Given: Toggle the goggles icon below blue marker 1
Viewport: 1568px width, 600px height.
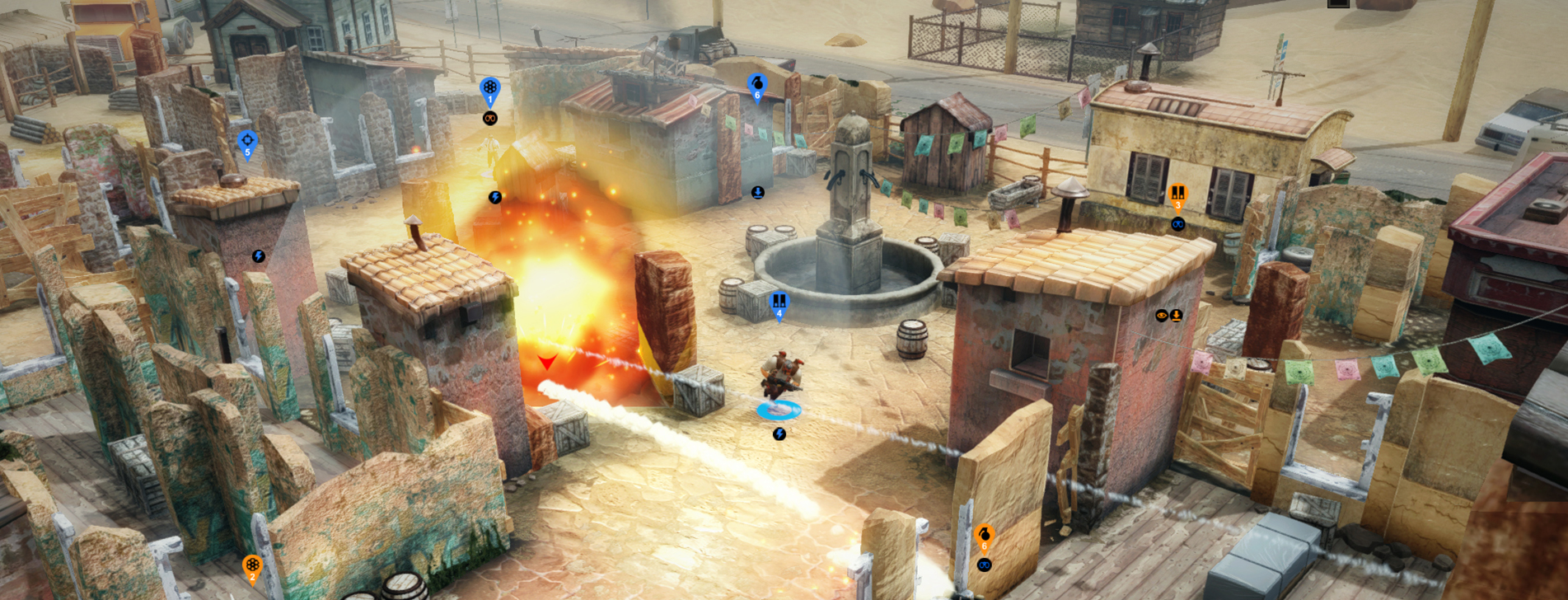Looking at the screenshot, I should point(490,118).
